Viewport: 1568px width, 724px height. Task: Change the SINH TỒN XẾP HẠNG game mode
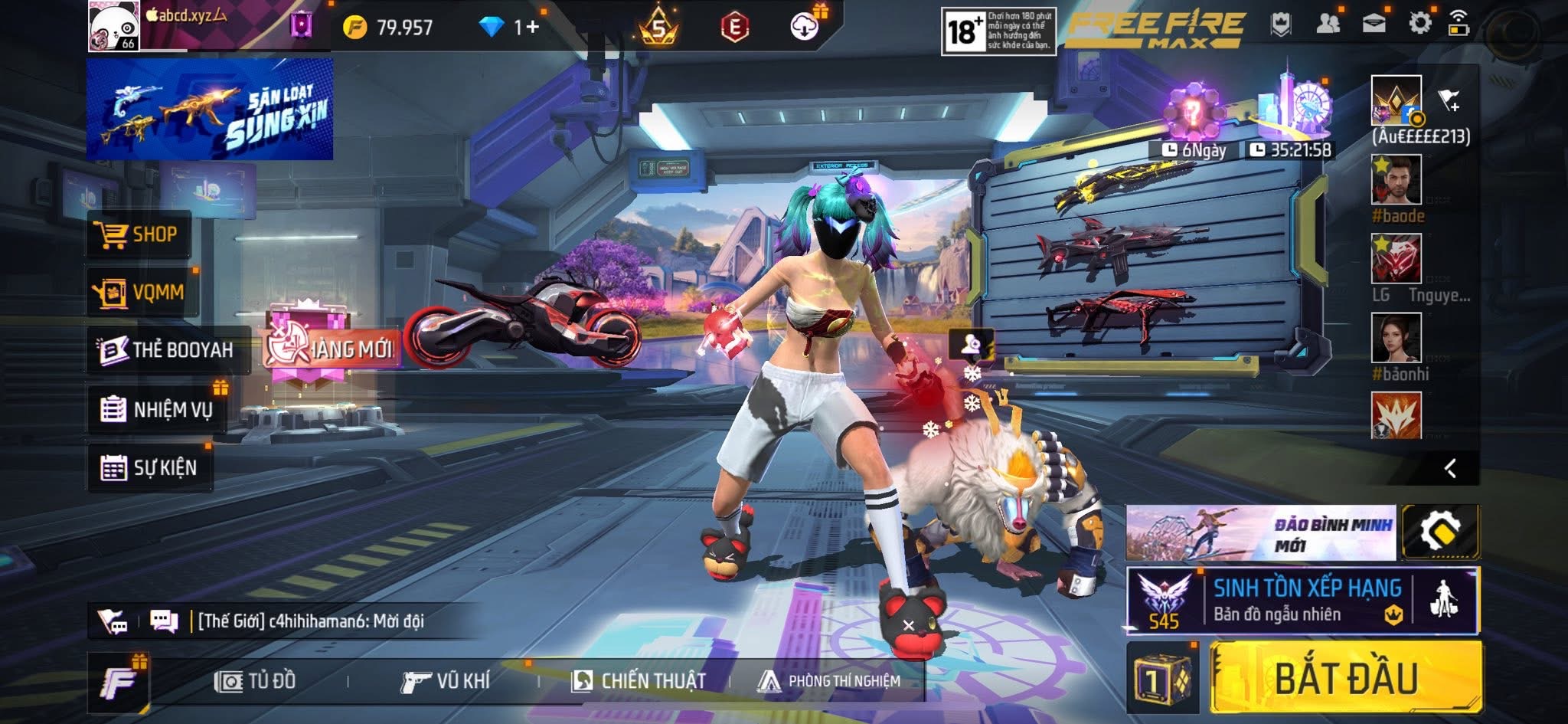(1302, 601)
